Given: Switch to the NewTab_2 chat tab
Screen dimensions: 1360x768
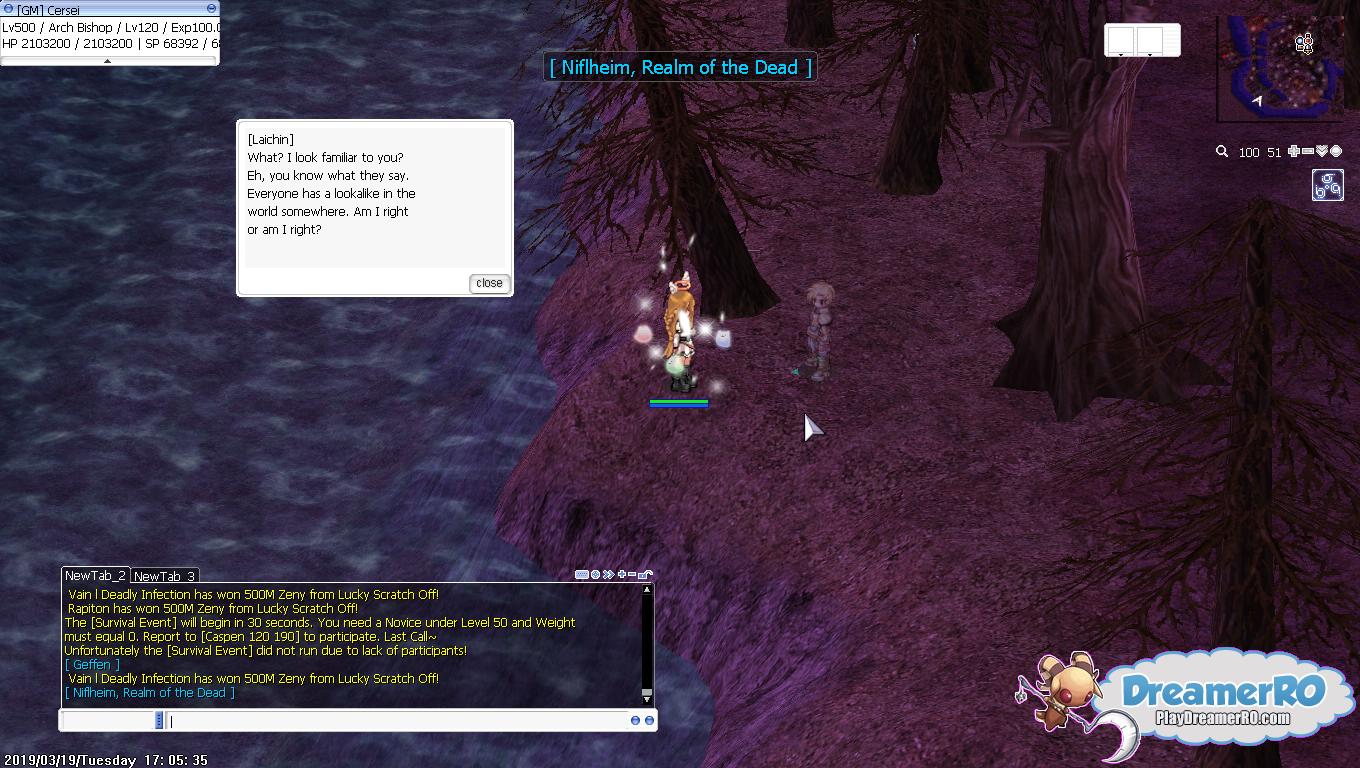Looking at the screenshot, I should [95, 575].
